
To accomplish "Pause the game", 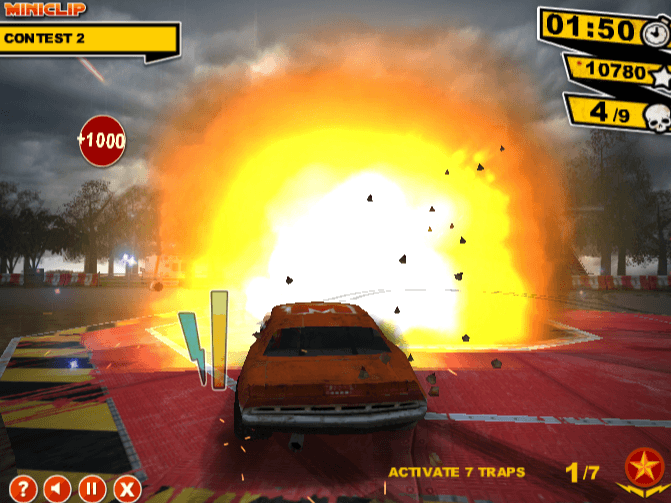I will [92, 489].
